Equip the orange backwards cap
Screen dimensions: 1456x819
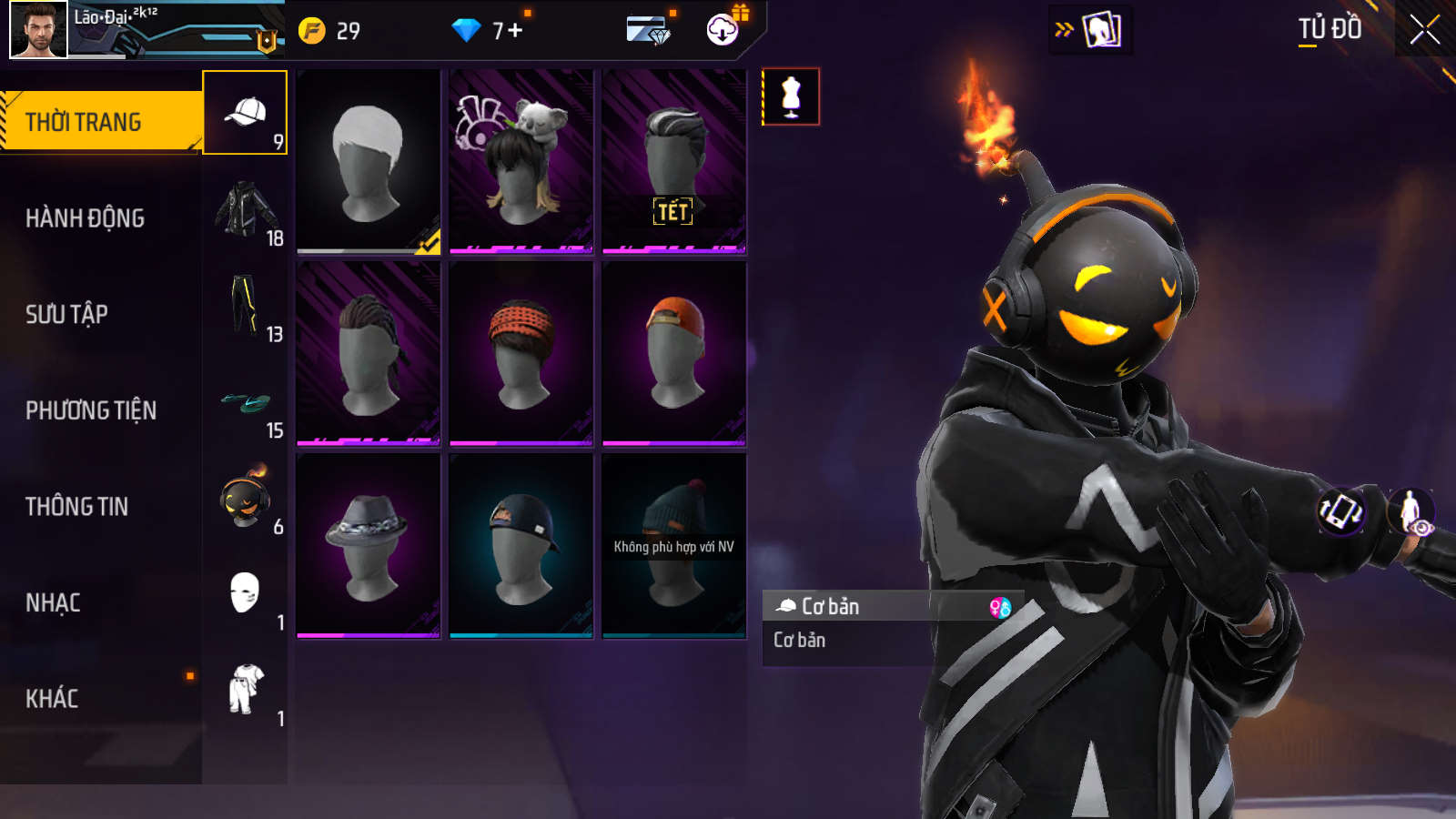pos(674,353)
